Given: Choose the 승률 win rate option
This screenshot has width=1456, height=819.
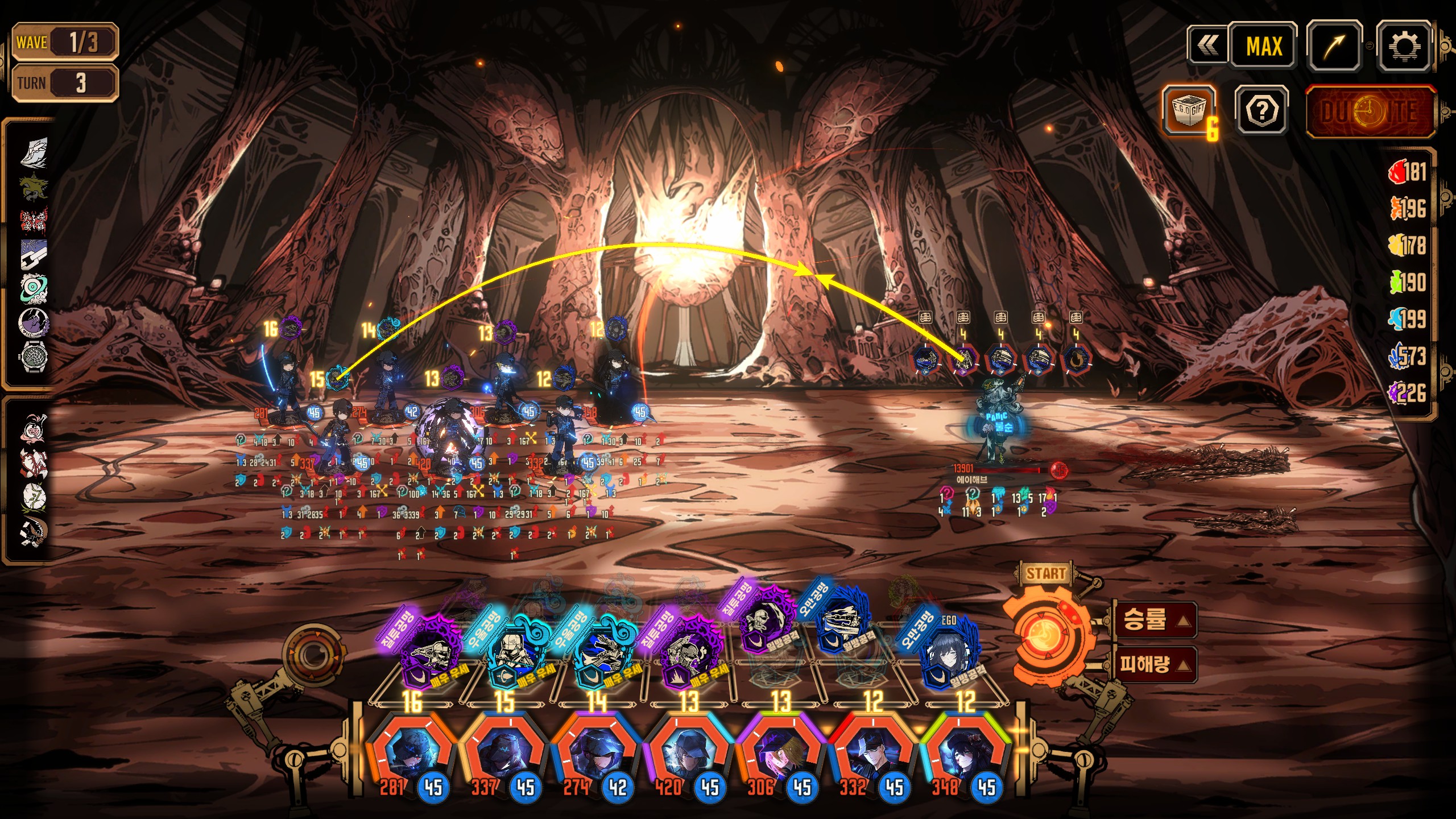Looking at the screenshot, I should pyautogui.click(x=1153, y=619).
